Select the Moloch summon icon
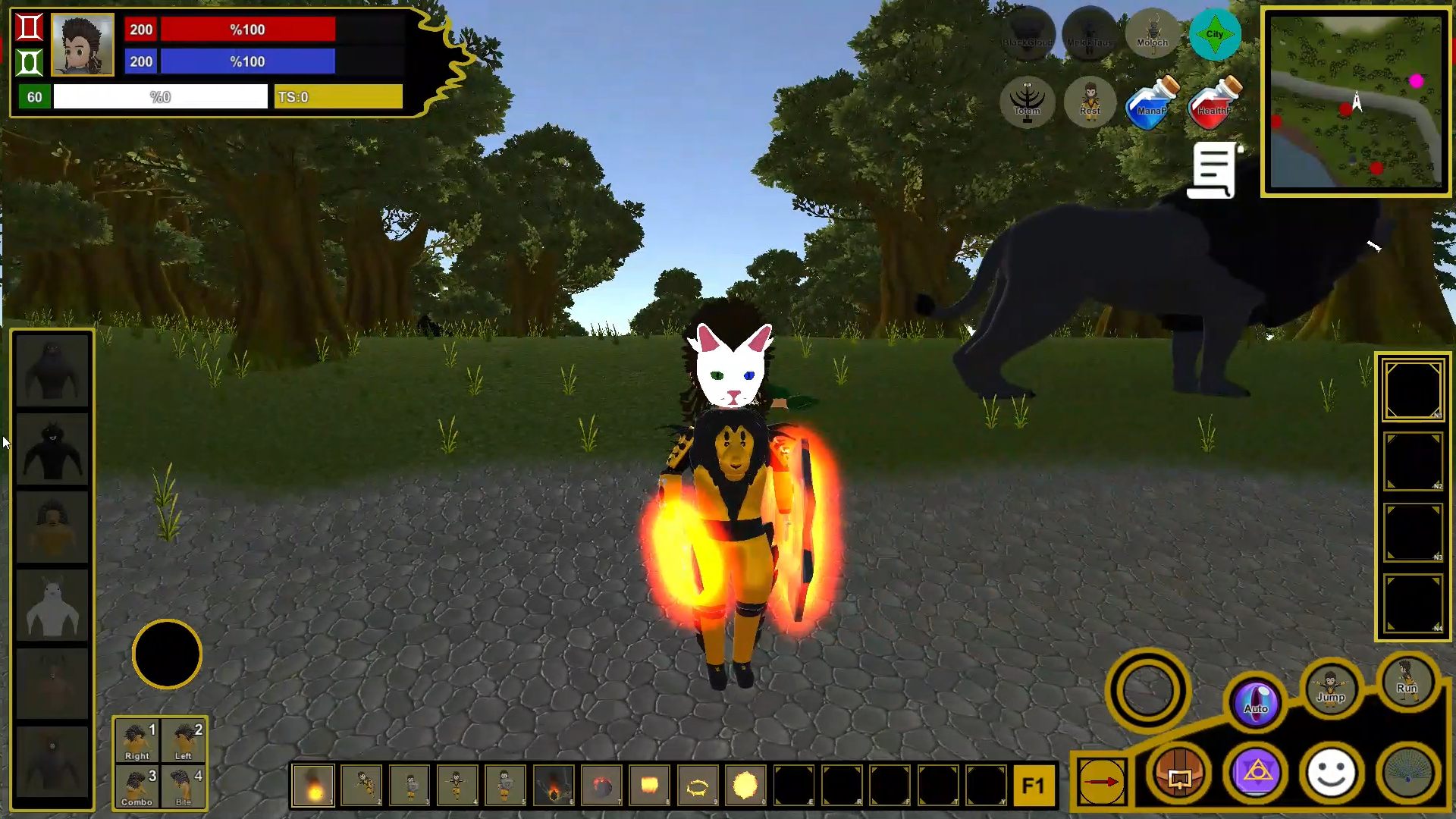Image resolution: width=1456 pixels, height=819 pixels. pyautogui.click(x=1152, y=33)
